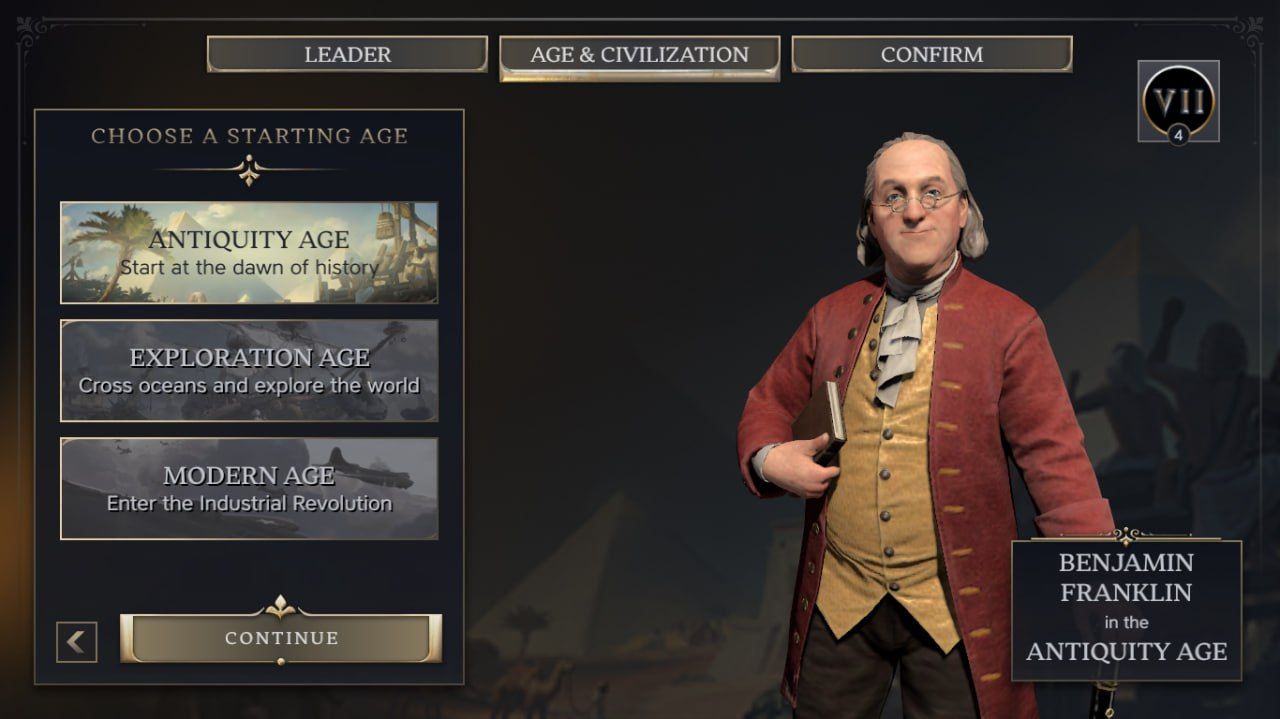Choose the Antiquity Age starting option
Screen dimensions: 1280x719
click(249, 252)
